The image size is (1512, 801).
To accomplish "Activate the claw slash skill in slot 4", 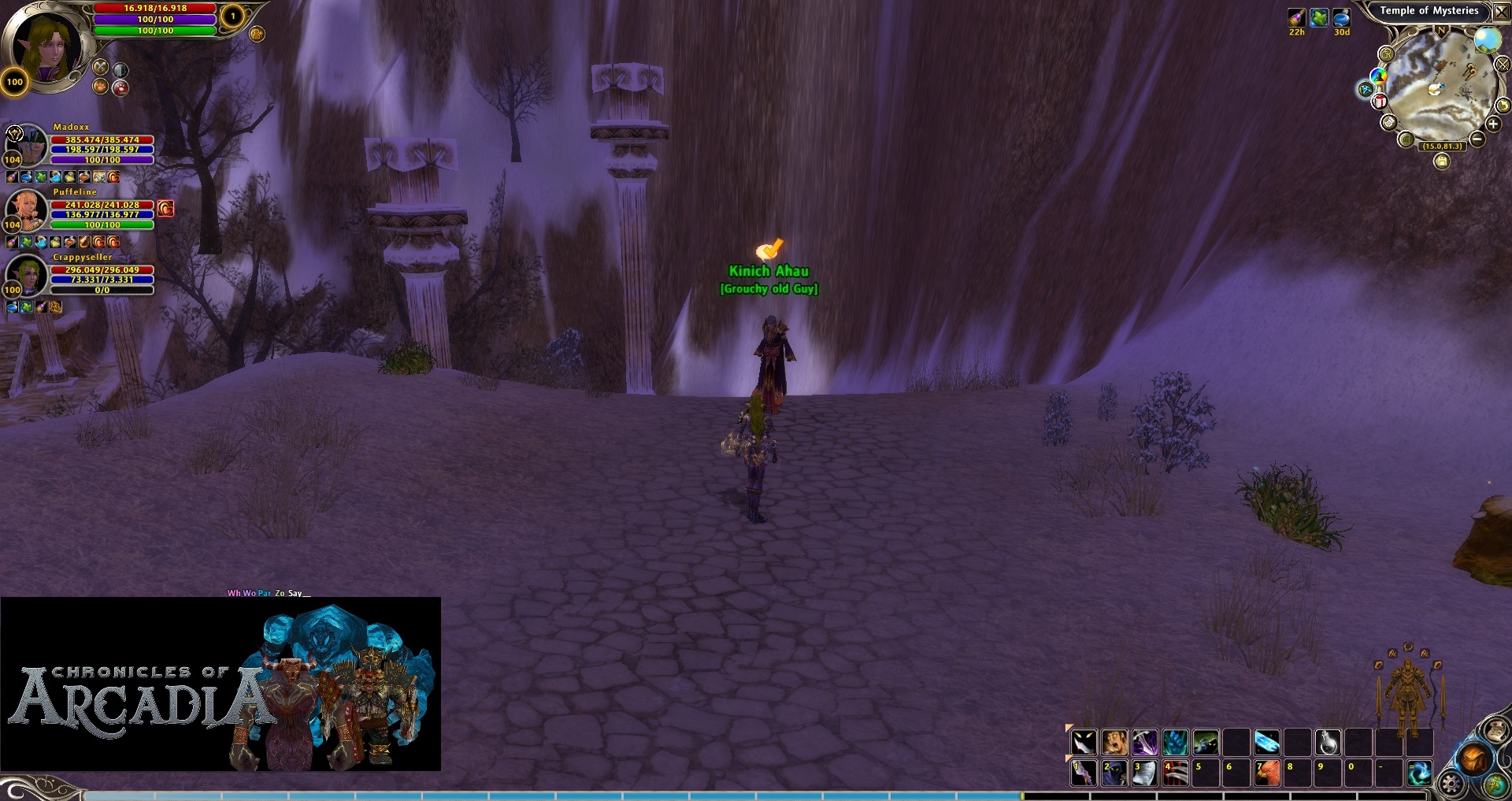I will coord(1175,773).
